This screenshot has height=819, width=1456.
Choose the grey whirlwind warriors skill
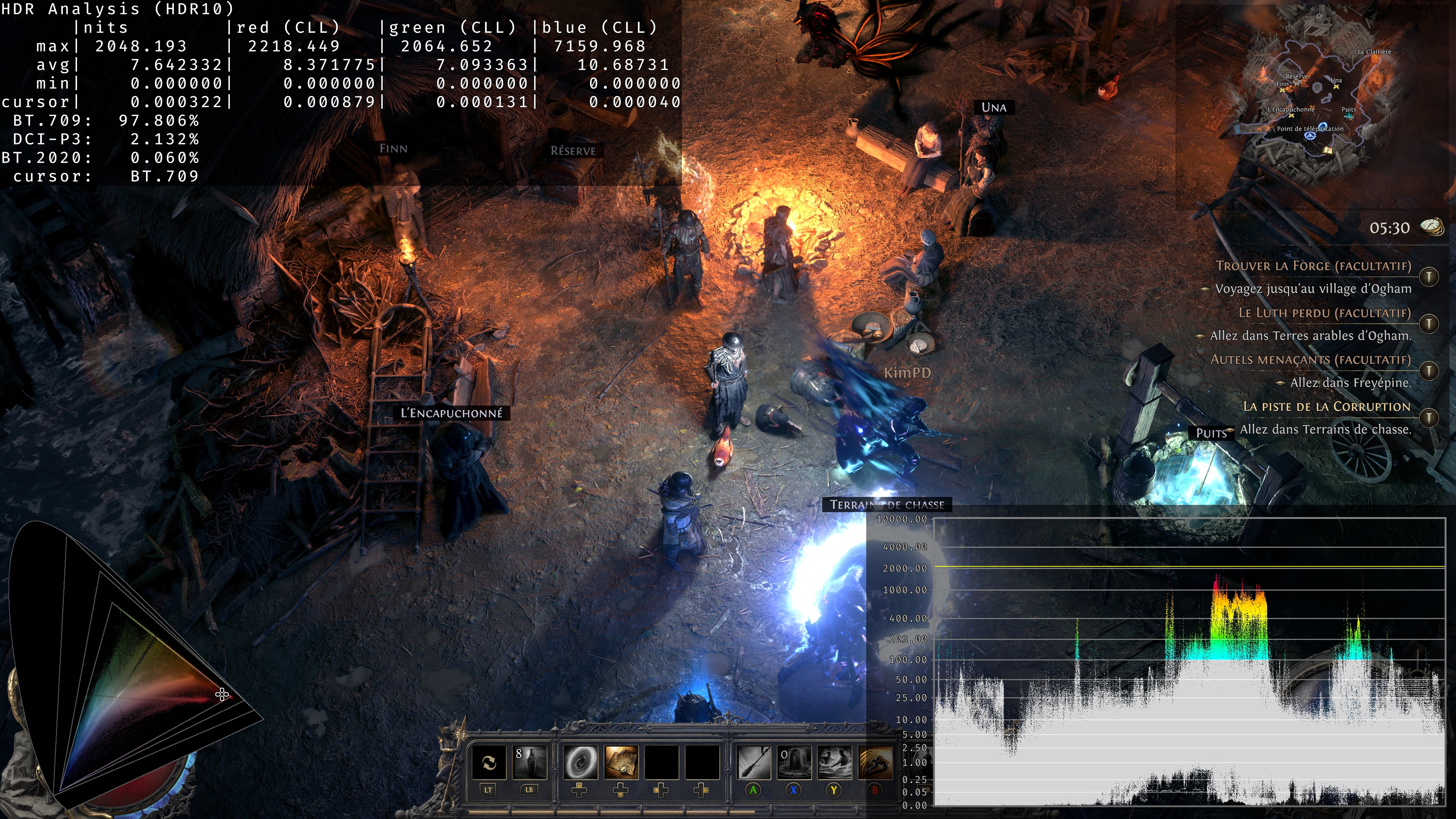pyautogui.click(x=835, y=762)
